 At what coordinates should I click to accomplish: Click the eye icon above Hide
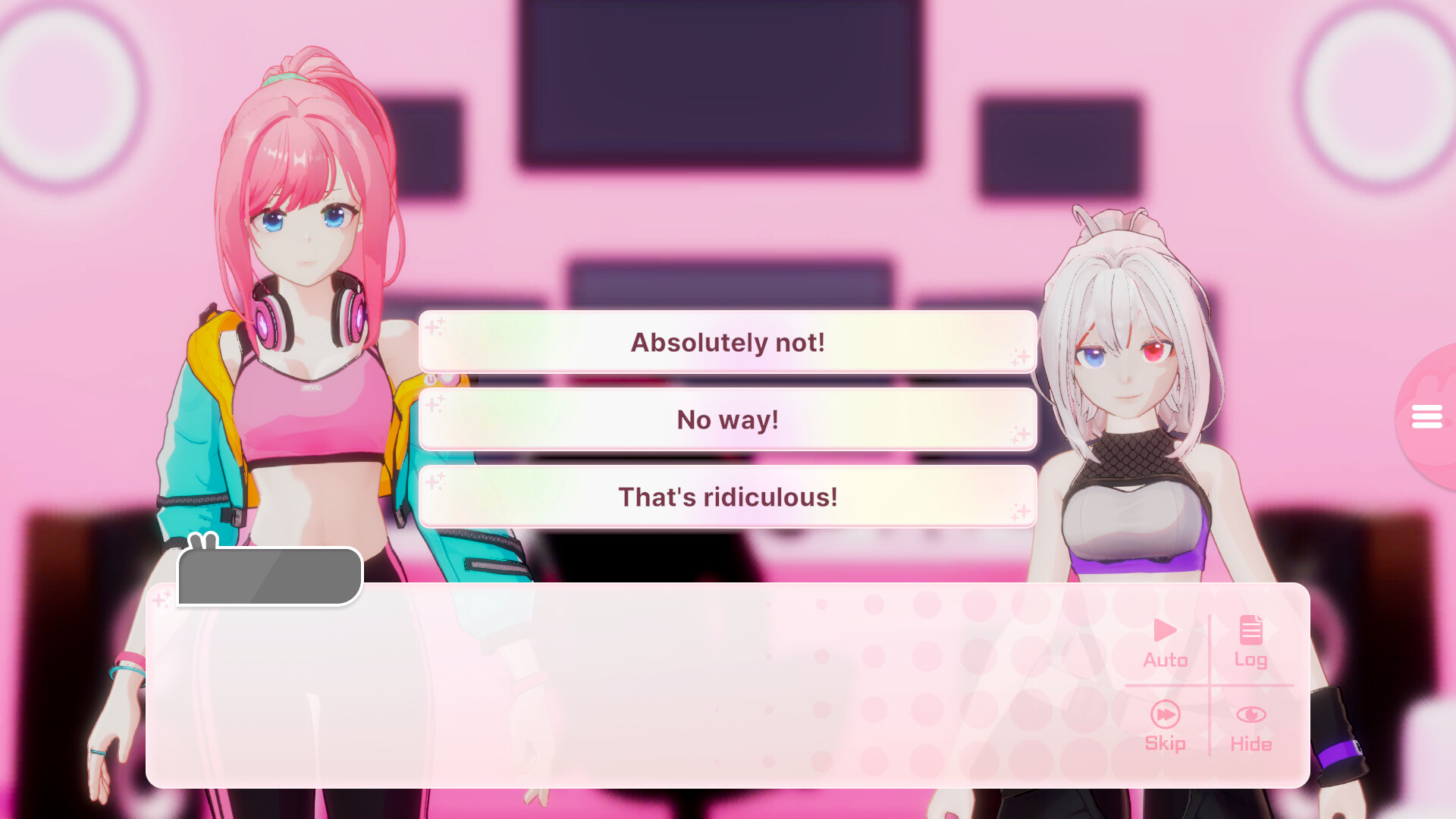[x=1251, y=713]
